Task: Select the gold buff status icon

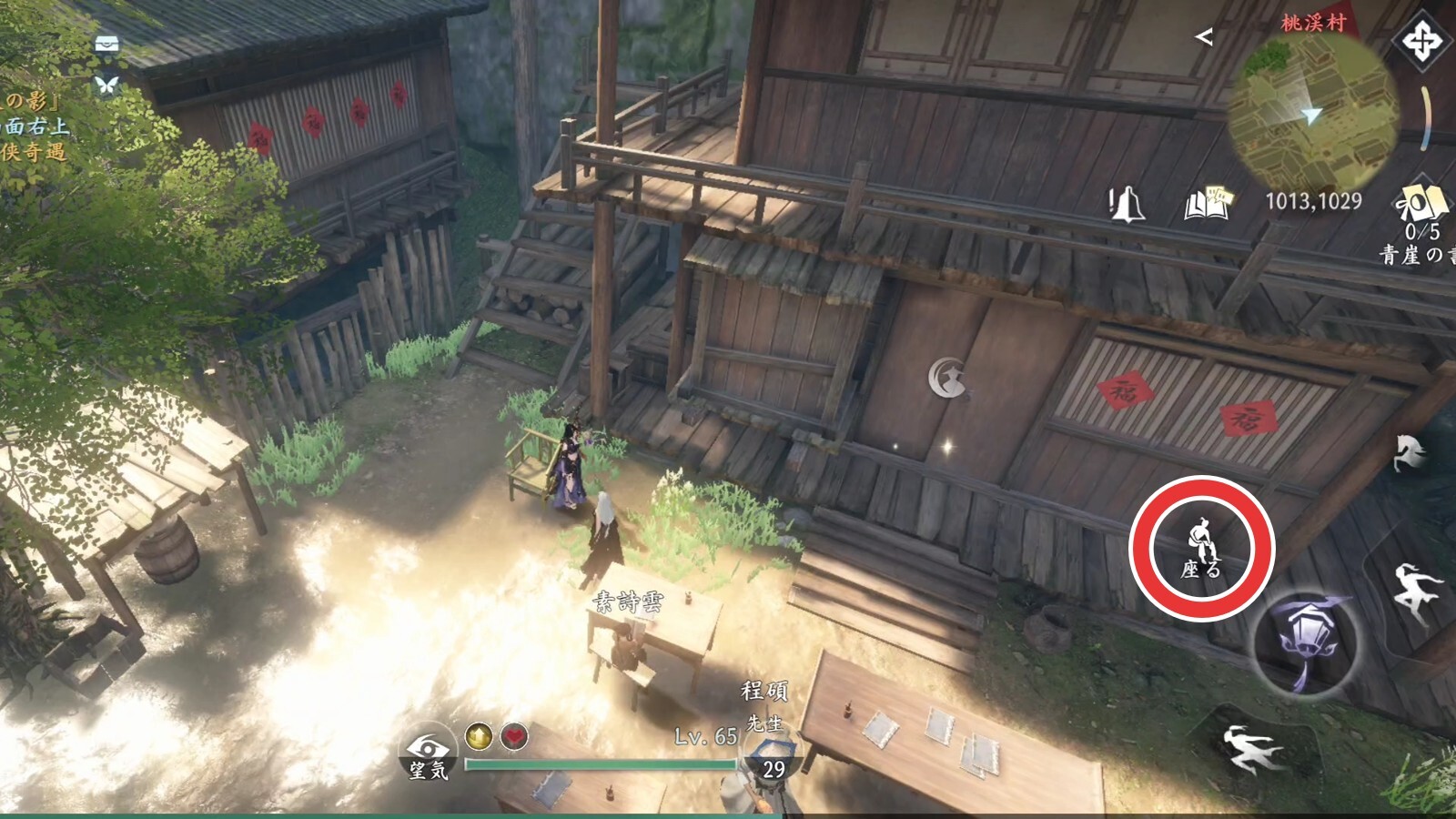Action: (479, 735)
